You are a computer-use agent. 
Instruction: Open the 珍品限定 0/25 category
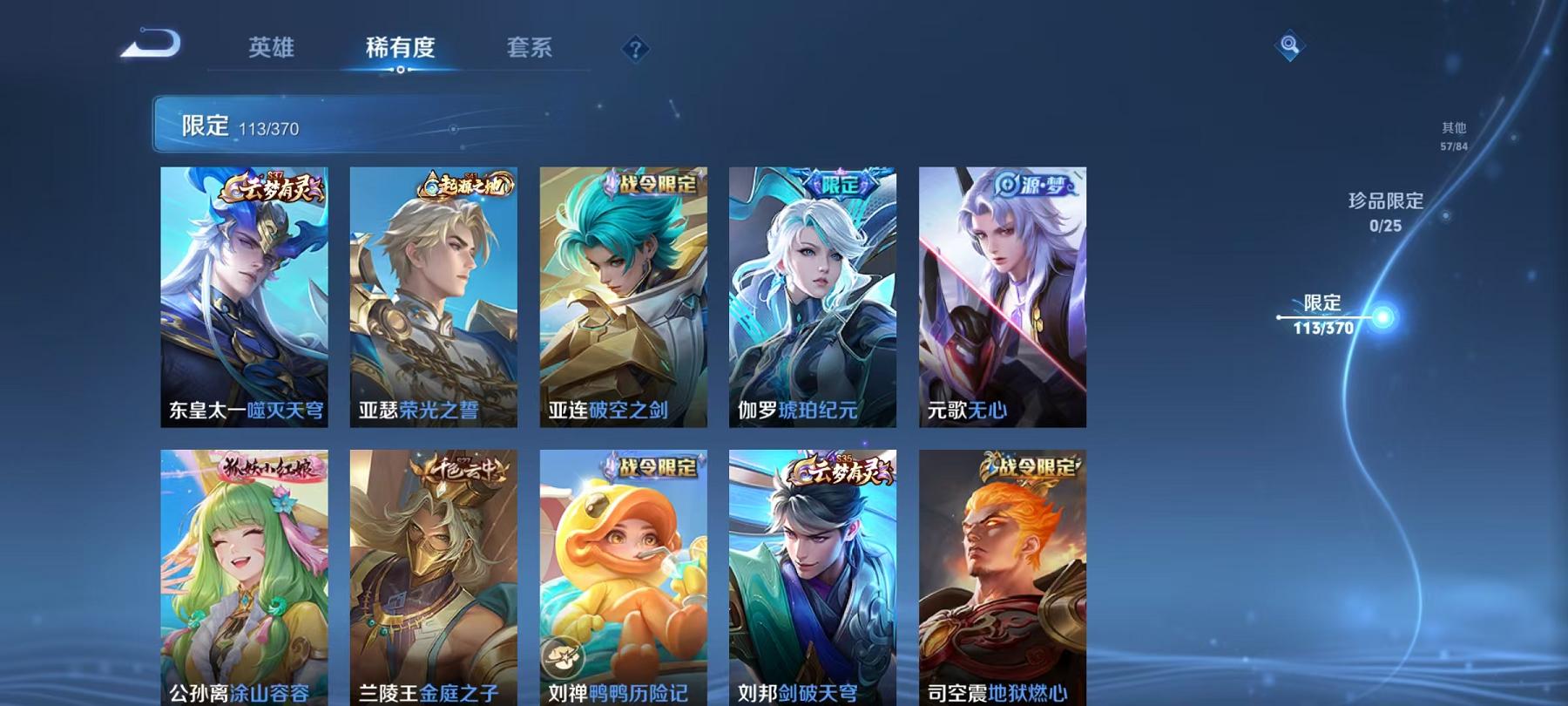point(1385,213)
